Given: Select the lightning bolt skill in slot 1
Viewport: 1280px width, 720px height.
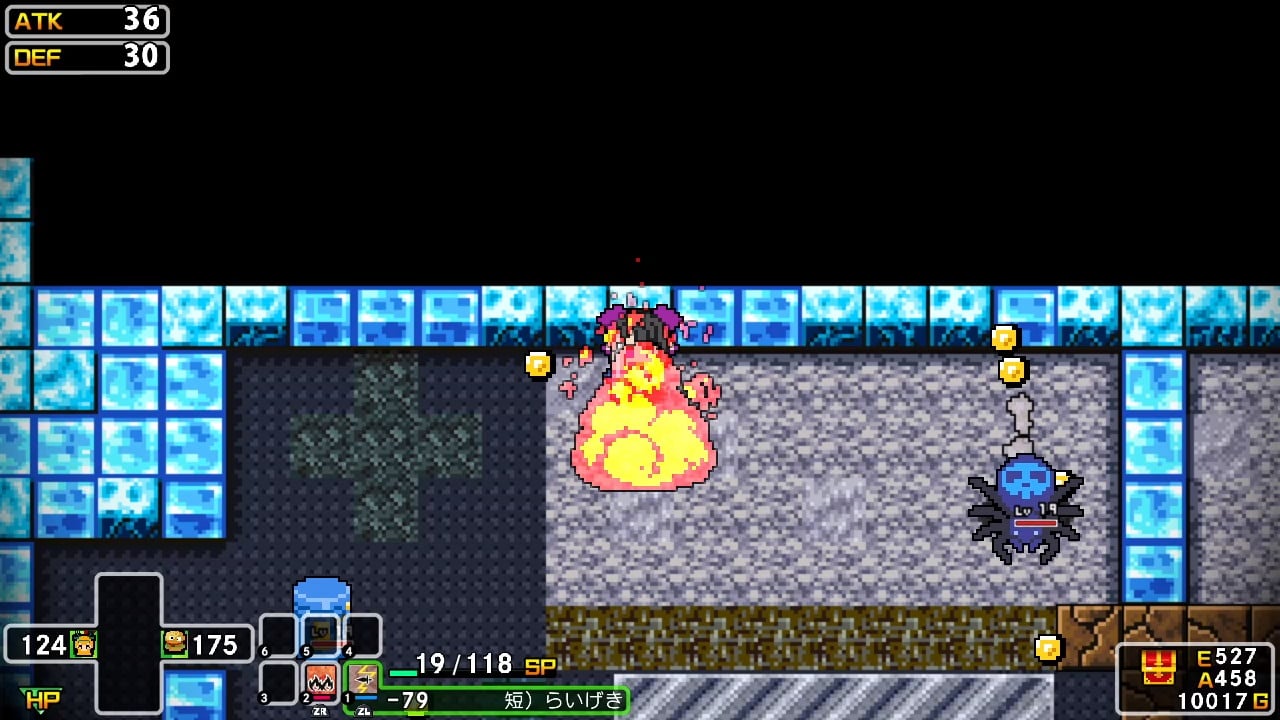Looking at the screenshot, I should (362, 680).
